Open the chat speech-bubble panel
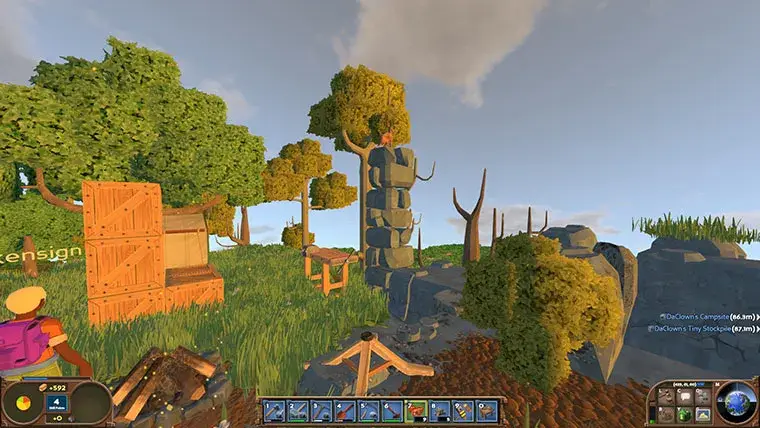Screen dimensions: 760x428 pos(683,396)
